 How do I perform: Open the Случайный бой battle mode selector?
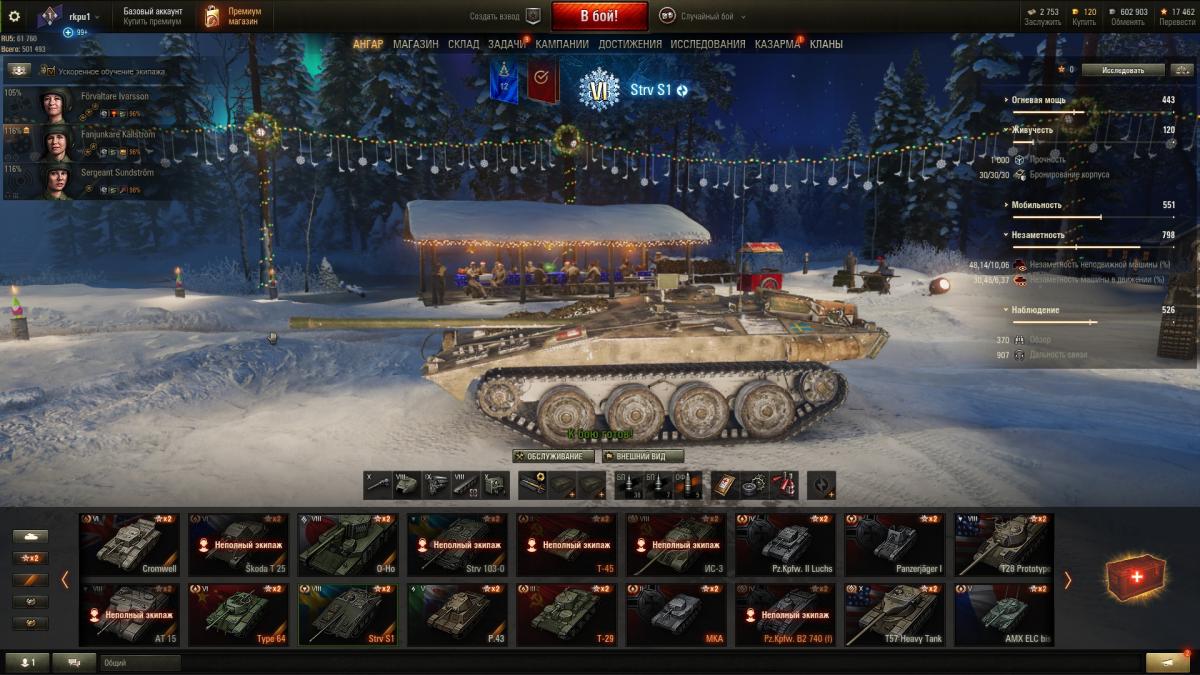point(698,17)
